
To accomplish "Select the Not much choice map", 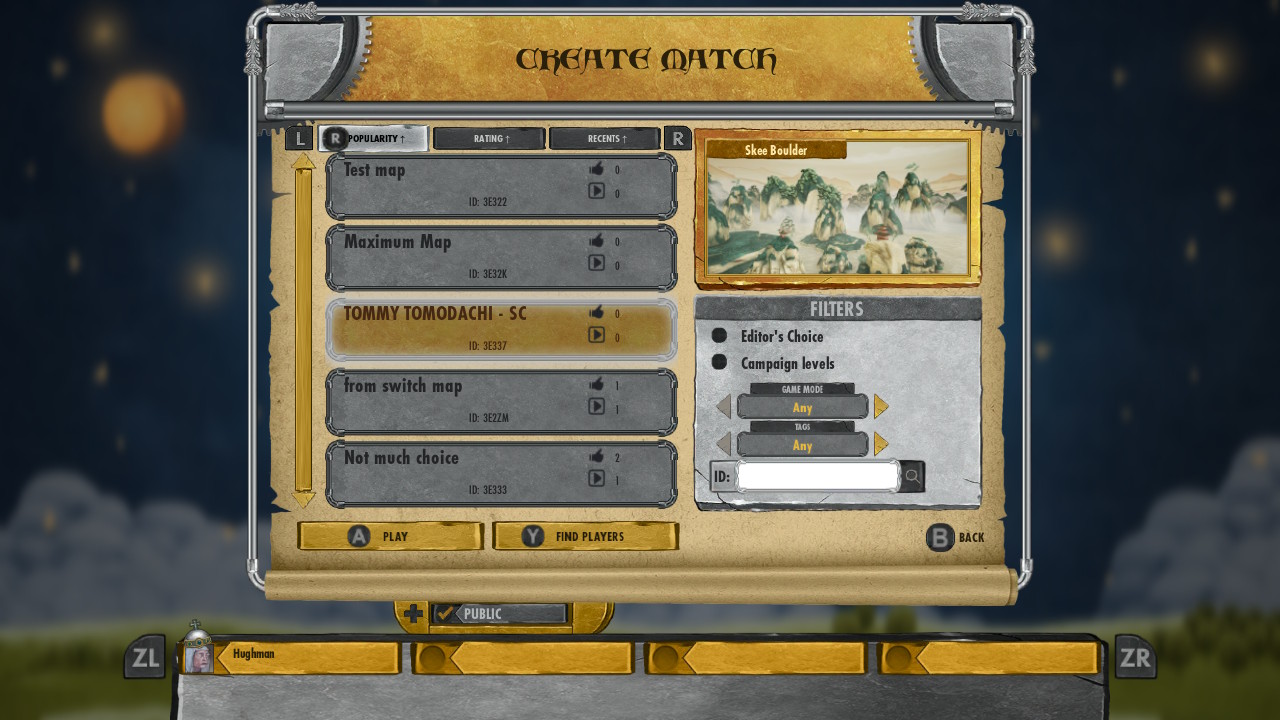I will click(x=501, y=474).
